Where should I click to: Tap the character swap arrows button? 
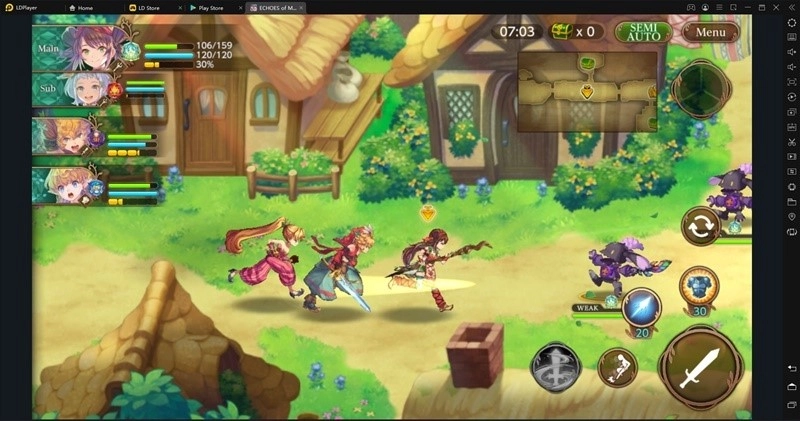701,225
